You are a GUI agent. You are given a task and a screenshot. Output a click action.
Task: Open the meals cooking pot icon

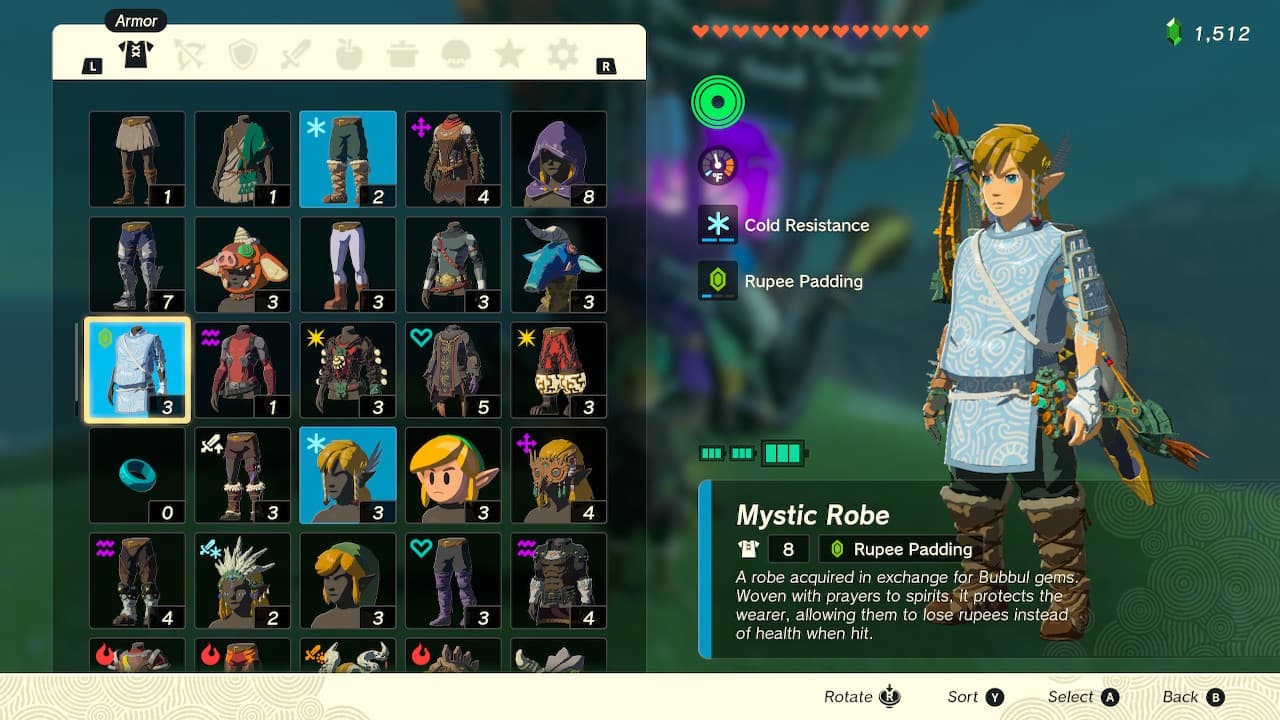402,56
